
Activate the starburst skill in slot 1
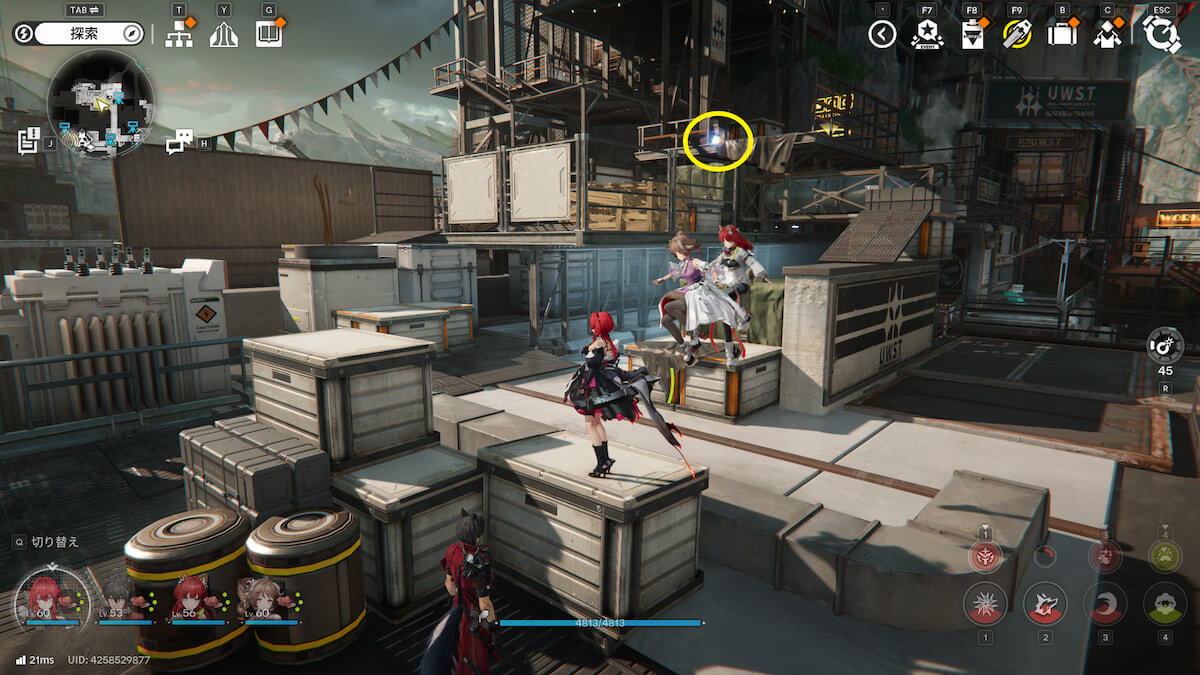point(985,603)
